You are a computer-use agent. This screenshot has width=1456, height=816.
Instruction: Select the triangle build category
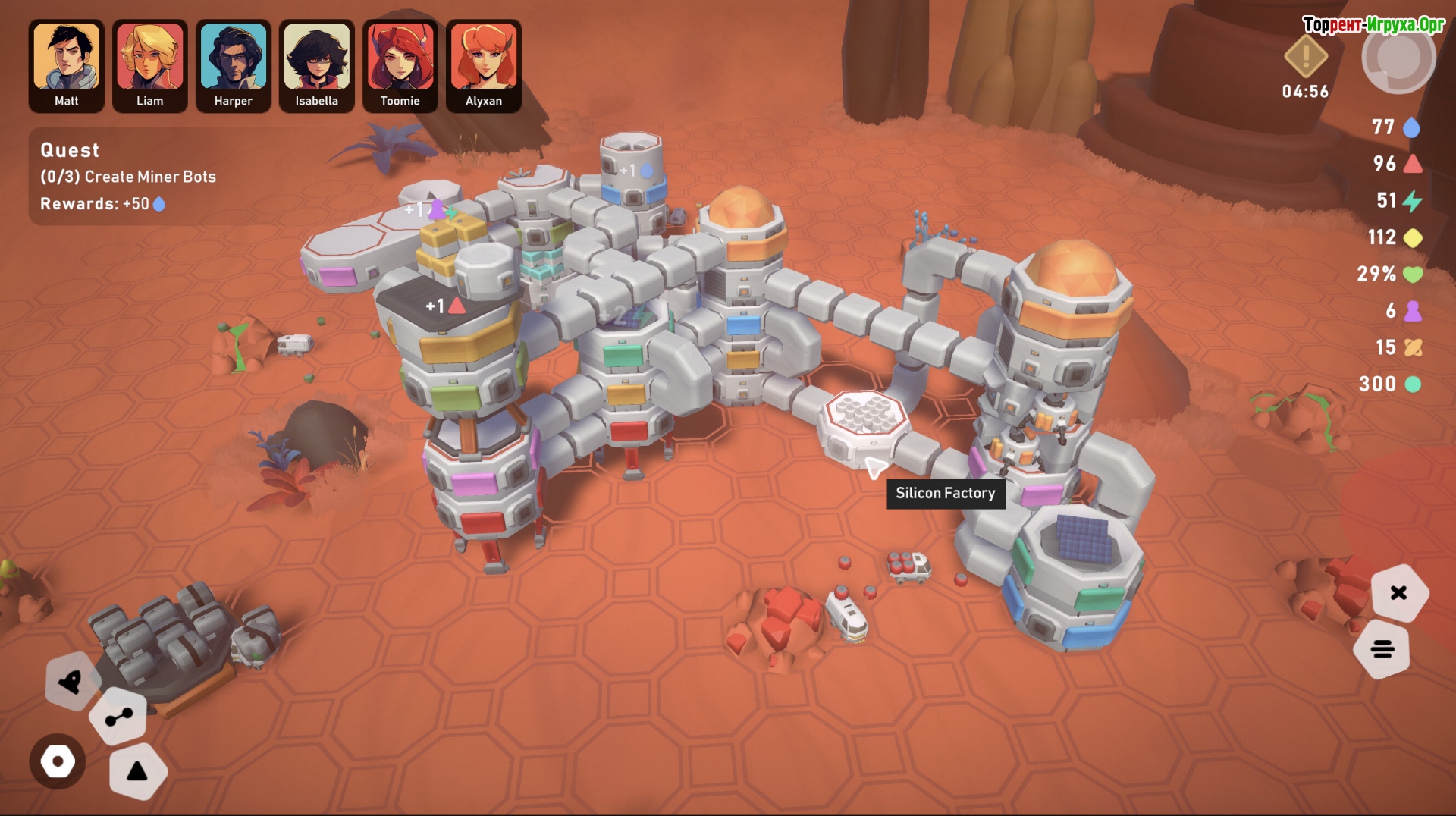(x=137, y=772)
